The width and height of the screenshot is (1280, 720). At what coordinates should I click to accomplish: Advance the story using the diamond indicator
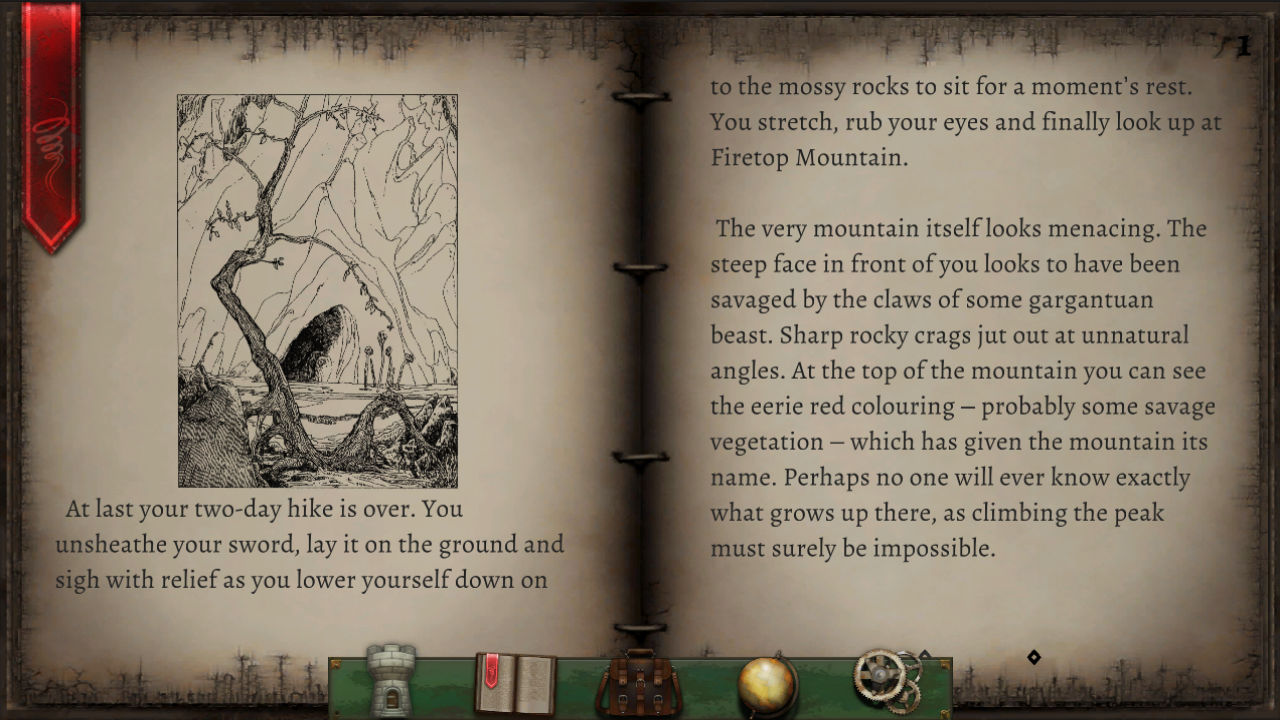pos(1035,658)
